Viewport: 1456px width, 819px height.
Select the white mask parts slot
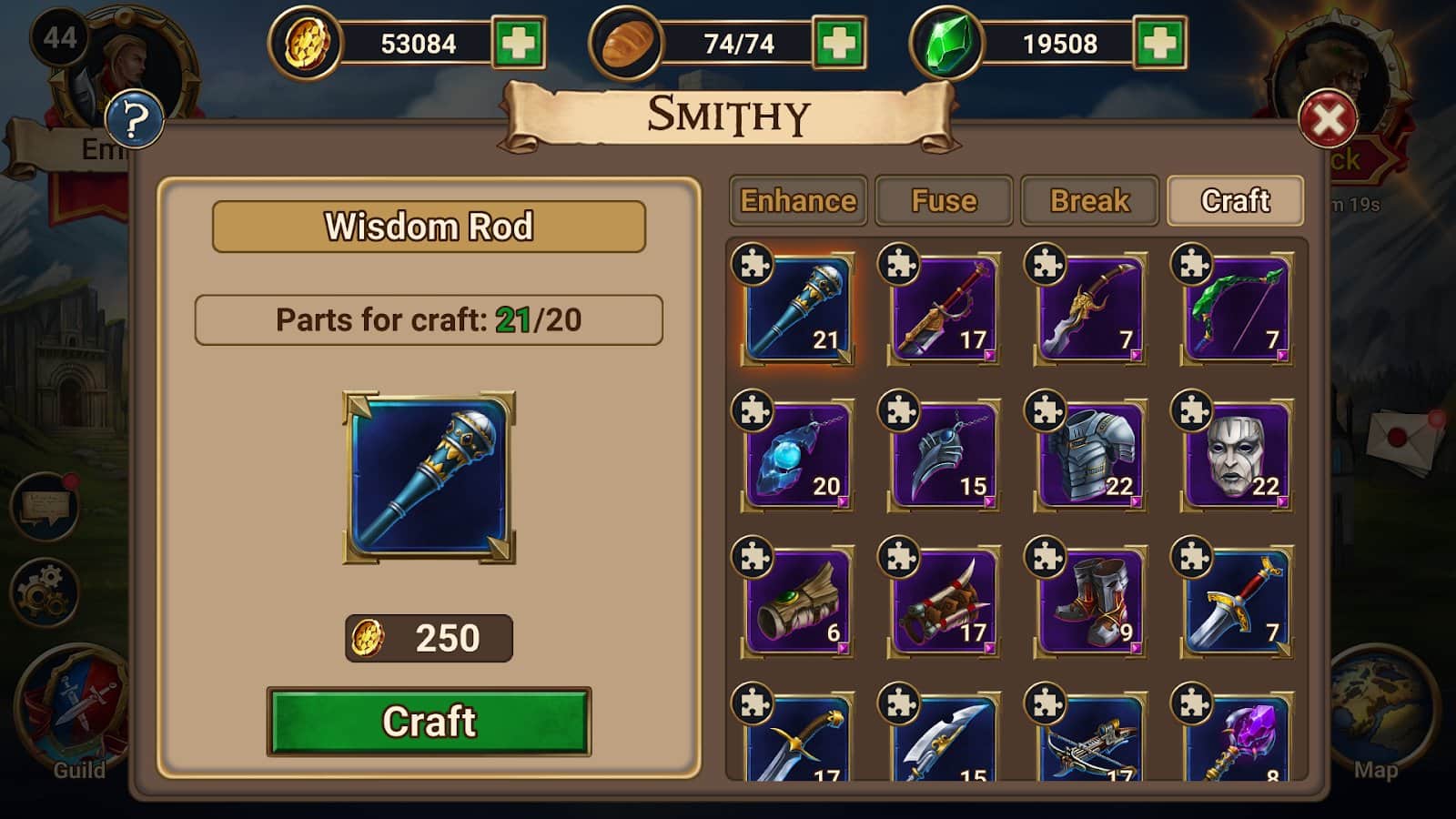(x=1237, y=455)
